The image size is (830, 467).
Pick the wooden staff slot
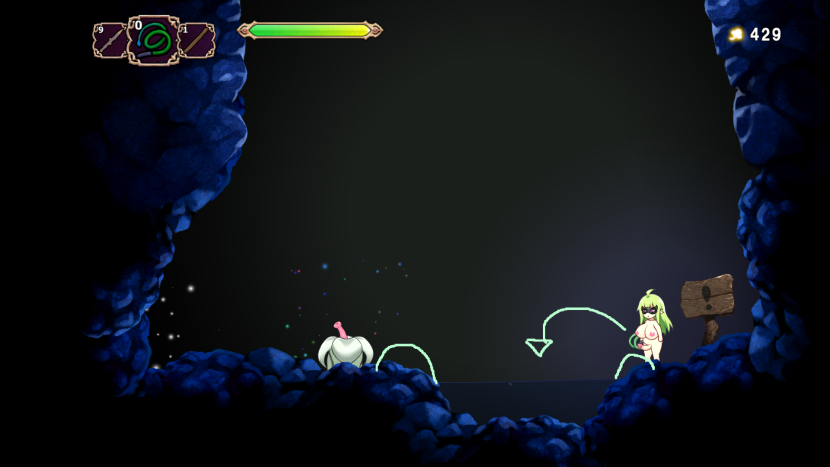[x=197, y=41]
